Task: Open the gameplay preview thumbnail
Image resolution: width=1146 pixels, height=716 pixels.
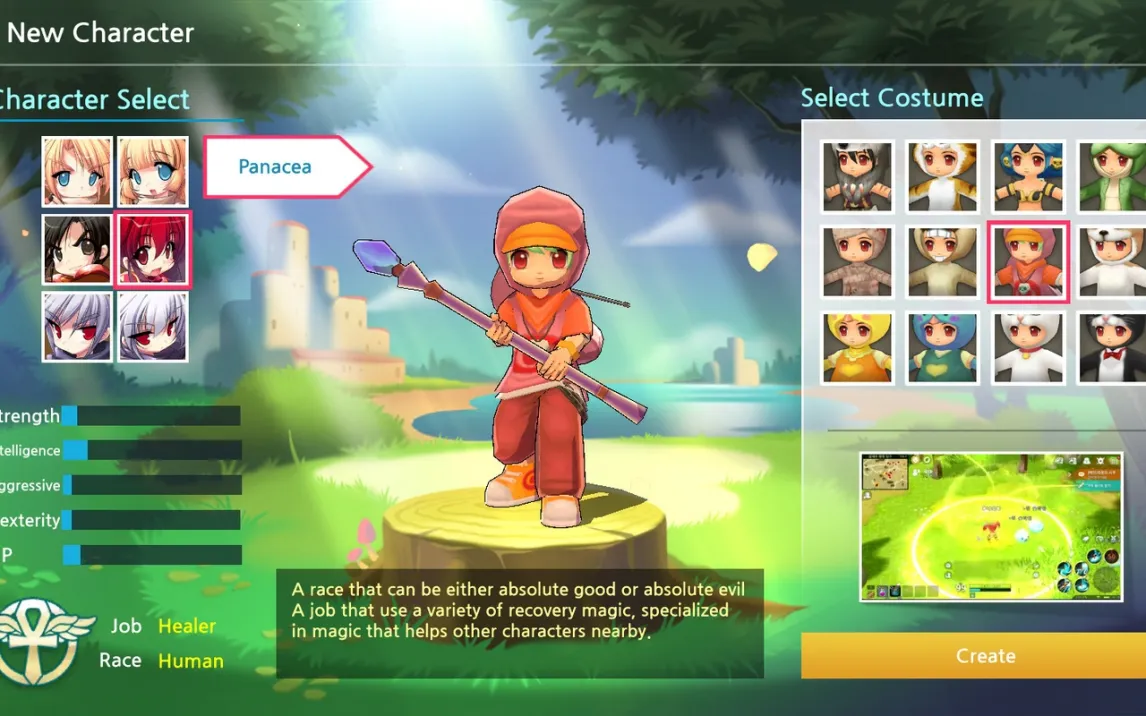Action: [976, 526]
